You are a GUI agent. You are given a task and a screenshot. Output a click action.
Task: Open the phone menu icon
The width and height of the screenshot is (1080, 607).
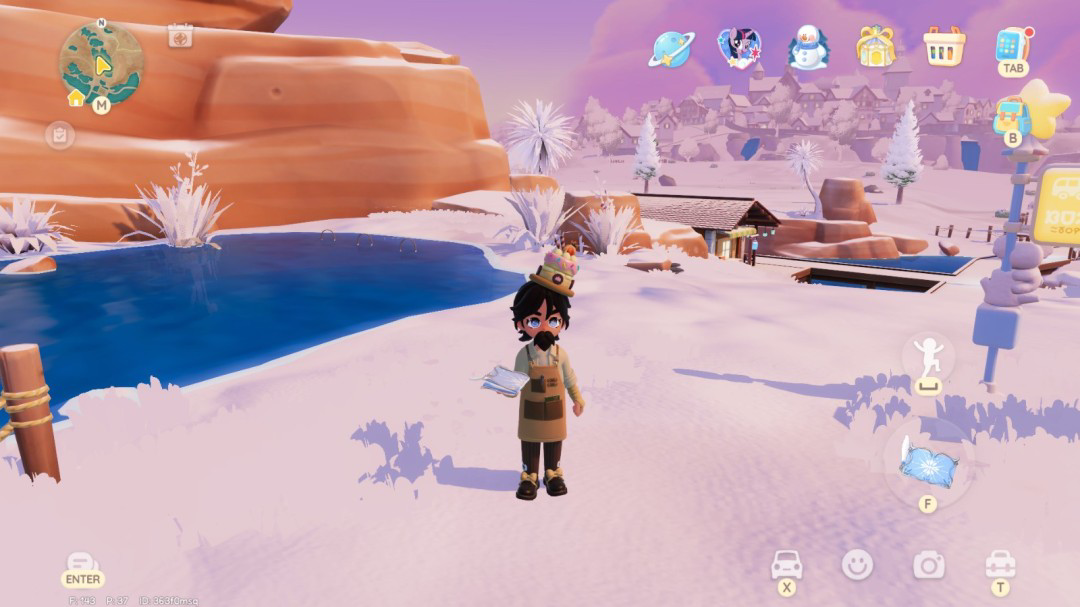click(x=1012, y=45)
